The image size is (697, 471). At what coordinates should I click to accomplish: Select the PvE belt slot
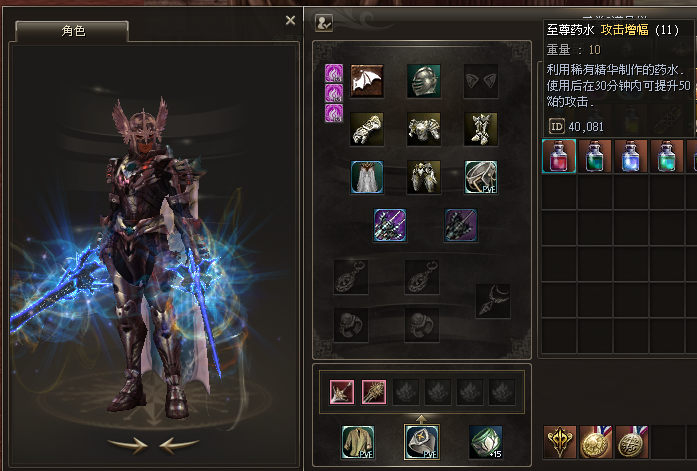pyautogui.click(x=481, y=177)
